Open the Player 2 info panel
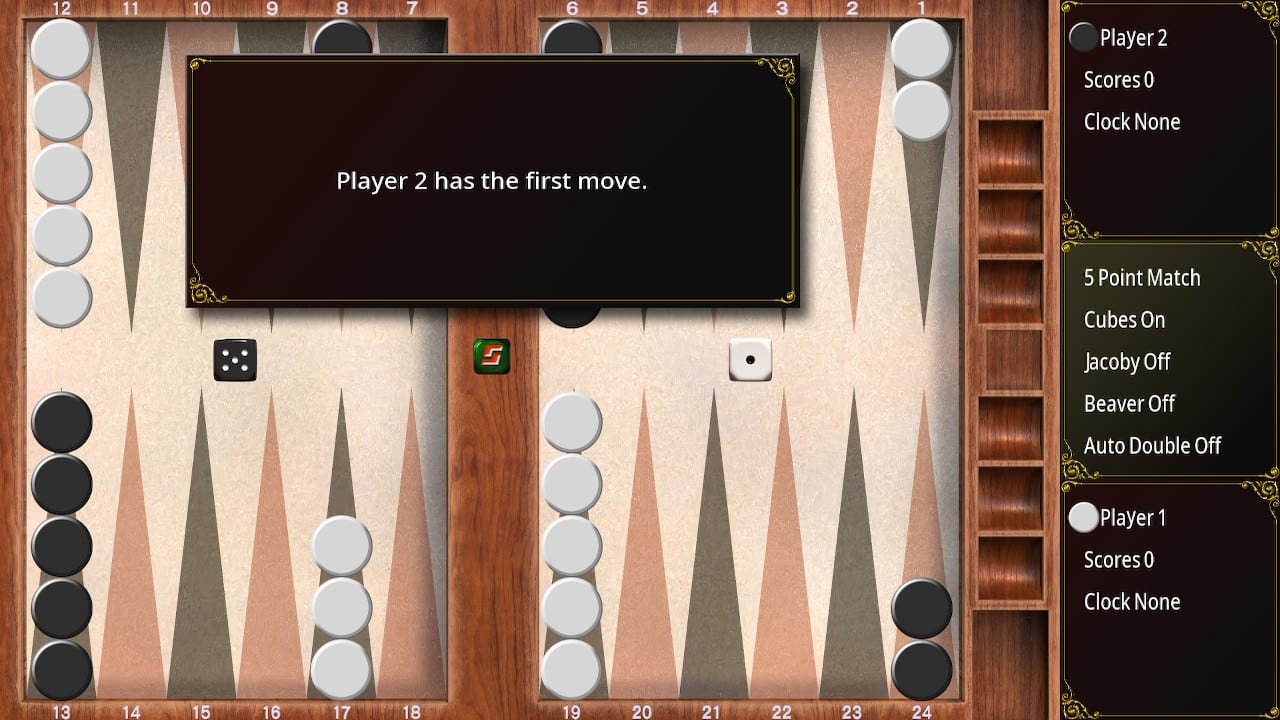The height and width of the screenshot is (720, 1280). 1135,37
